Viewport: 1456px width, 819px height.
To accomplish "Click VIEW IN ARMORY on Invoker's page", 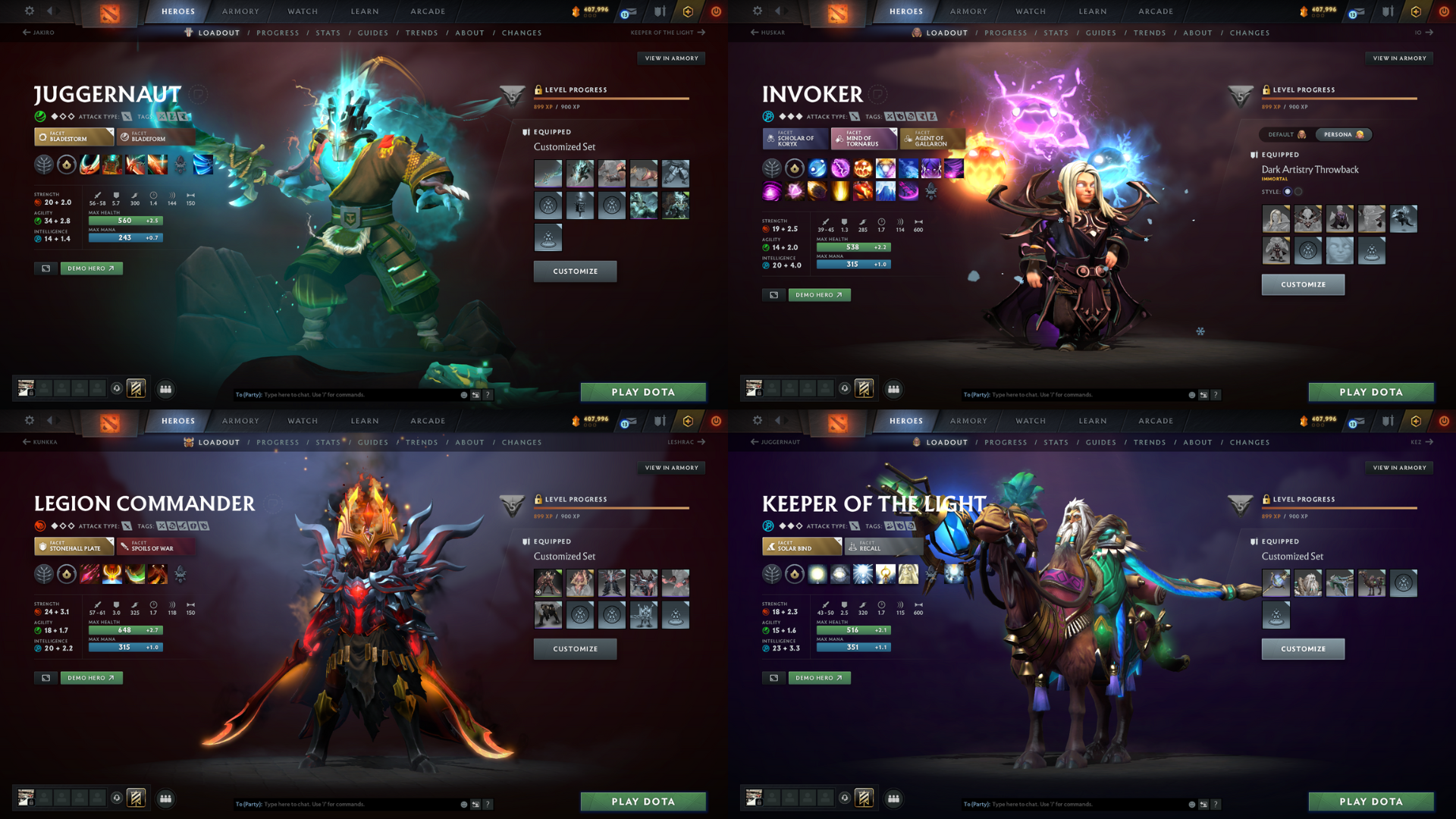I will point(1399,58).
